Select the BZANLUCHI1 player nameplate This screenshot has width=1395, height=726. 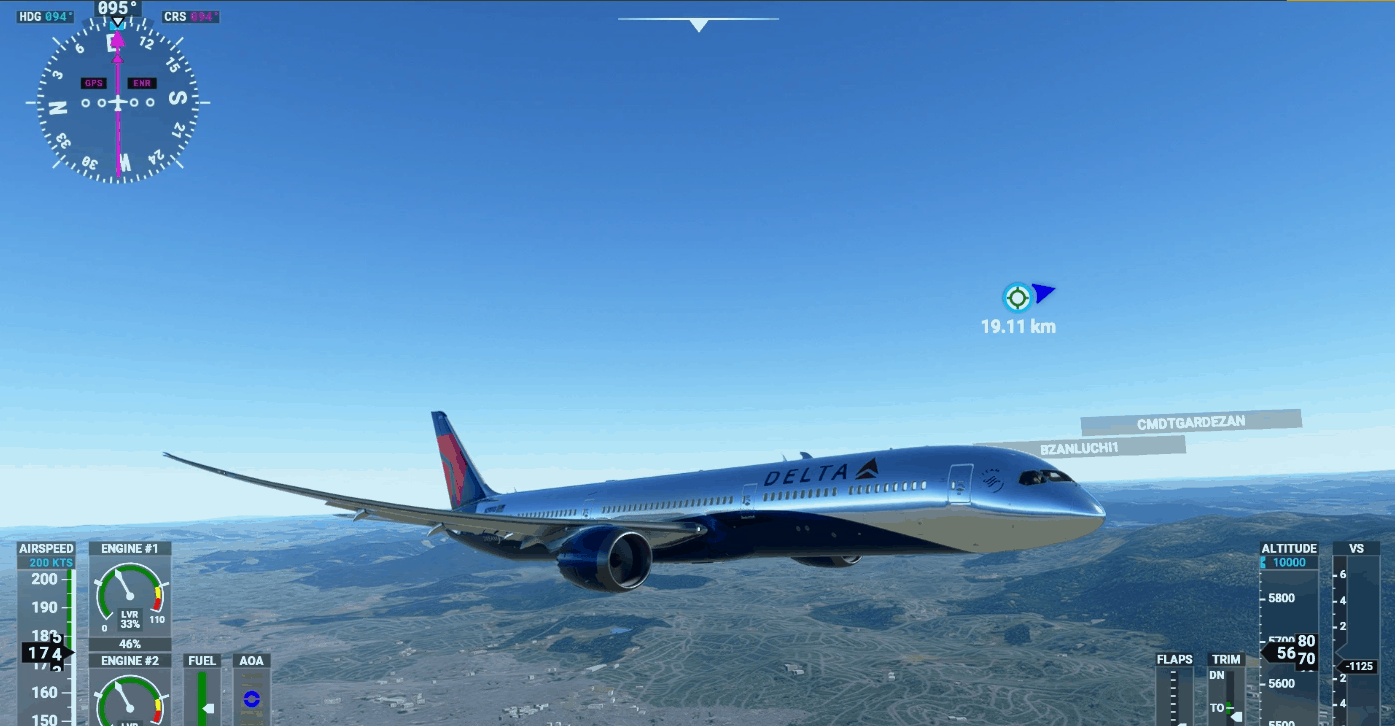[1079, 448]
